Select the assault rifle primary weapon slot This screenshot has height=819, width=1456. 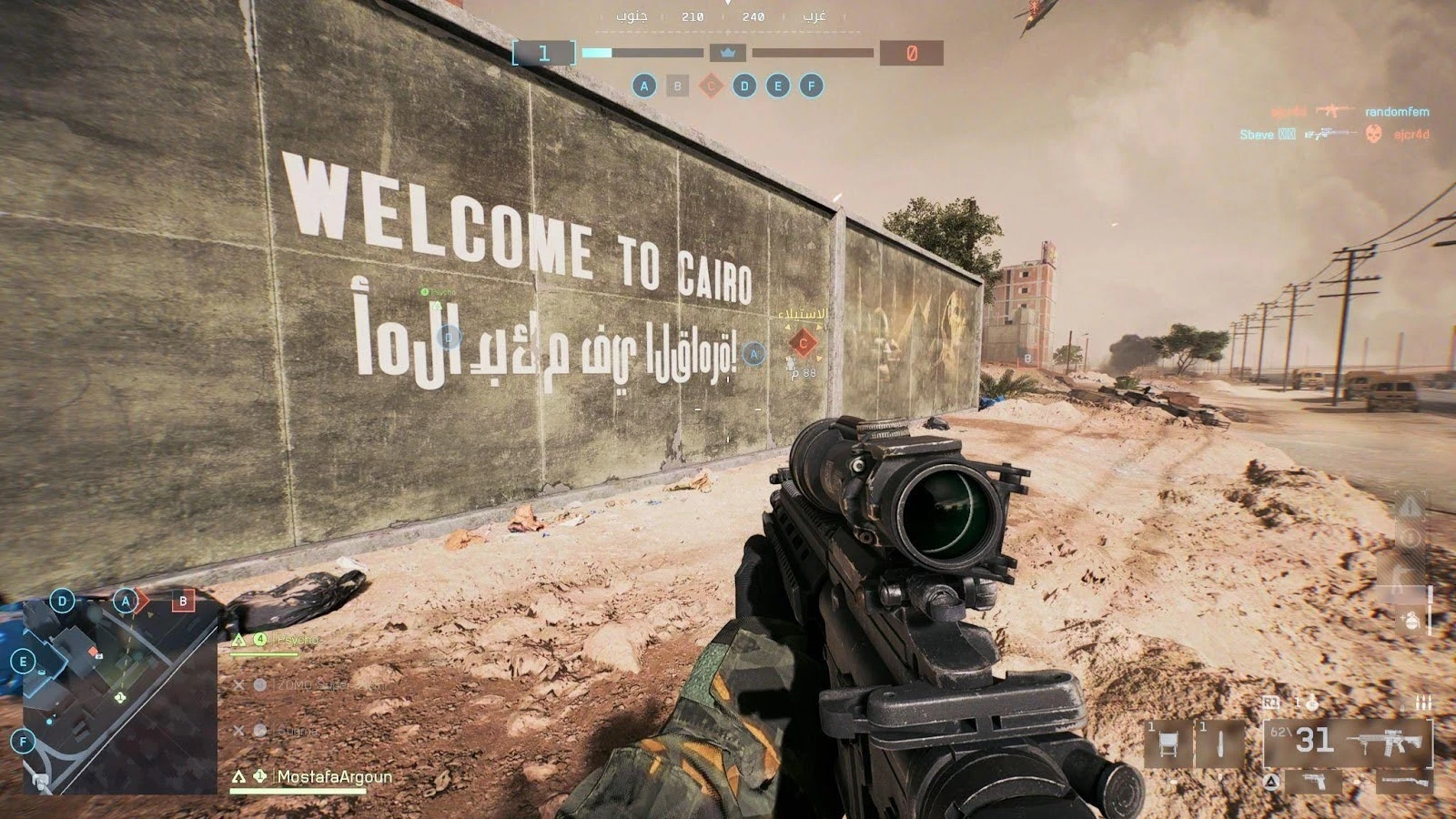(x=1349, y=742)
